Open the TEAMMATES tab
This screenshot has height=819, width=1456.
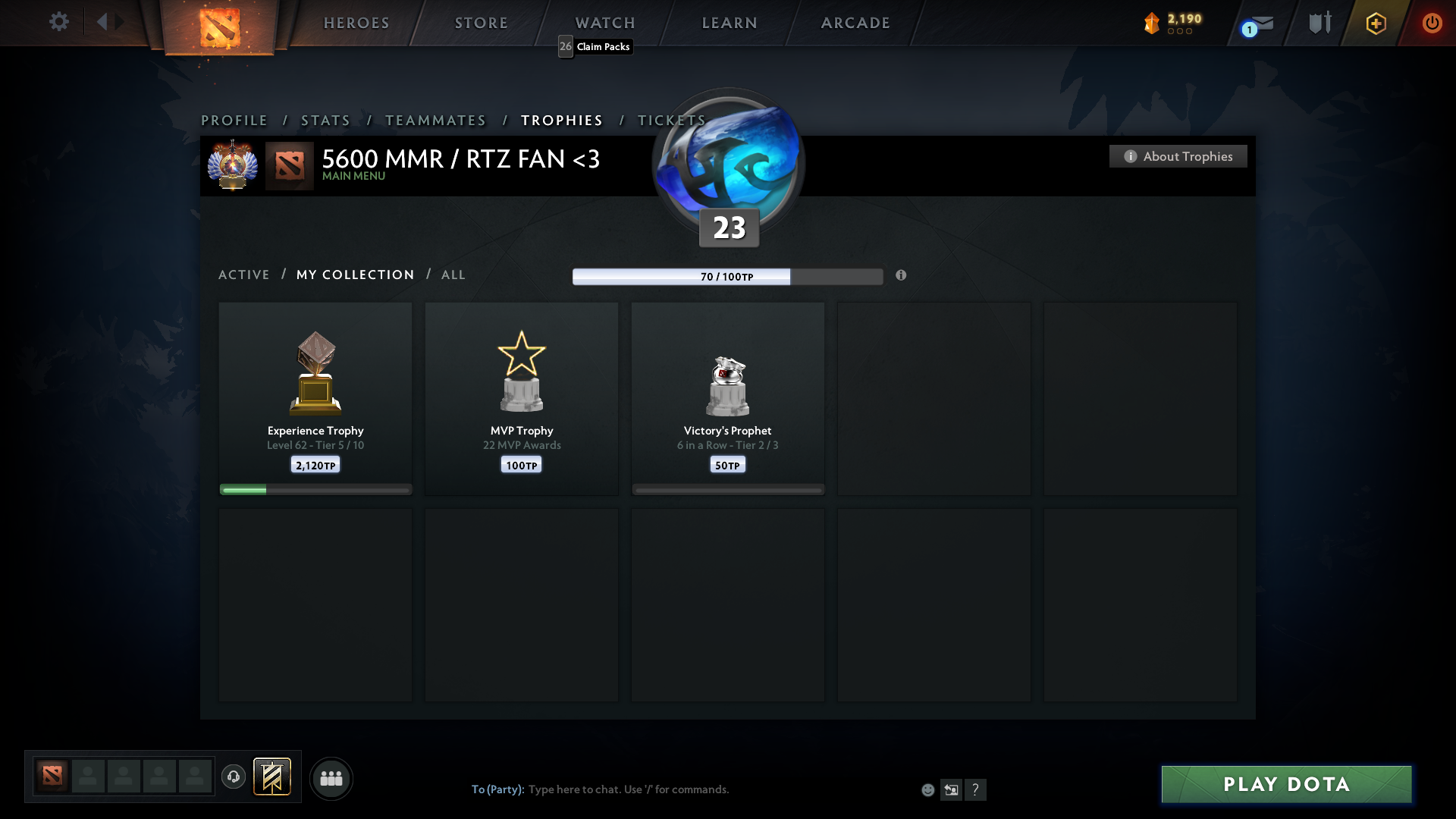(435, 120)
